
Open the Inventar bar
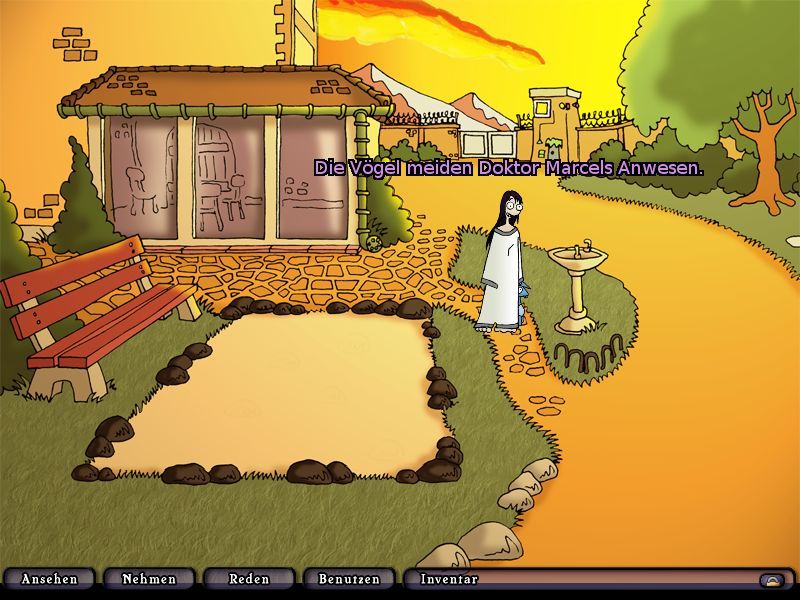pos(450,579)
